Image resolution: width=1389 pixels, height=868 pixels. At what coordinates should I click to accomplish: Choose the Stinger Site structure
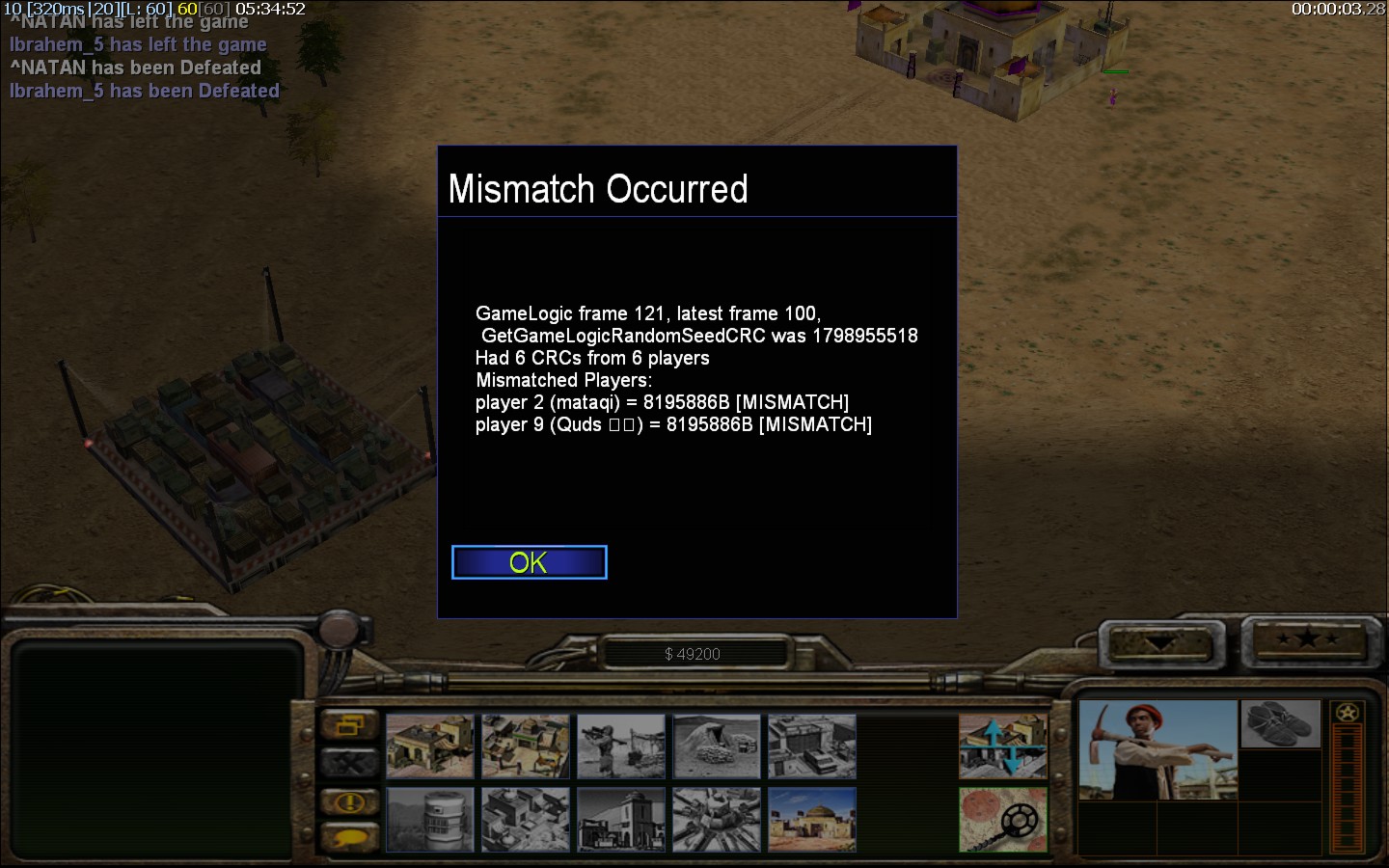(621, 746)
